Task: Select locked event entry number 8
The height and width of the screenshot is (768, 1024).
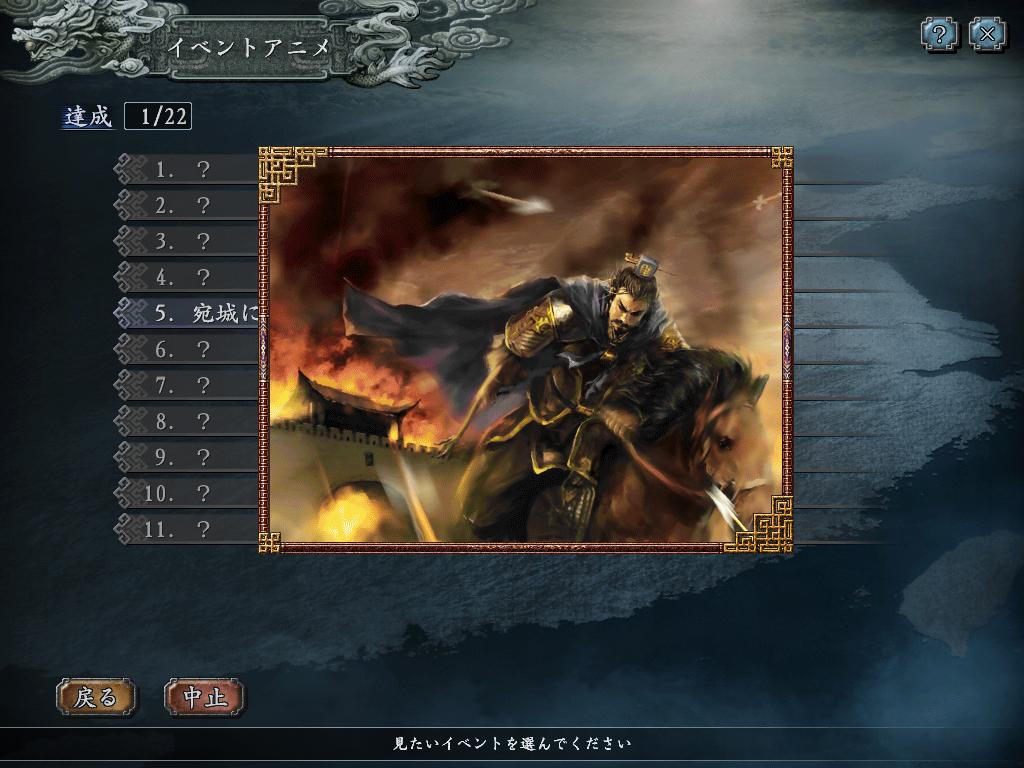Action: (190, 421)
